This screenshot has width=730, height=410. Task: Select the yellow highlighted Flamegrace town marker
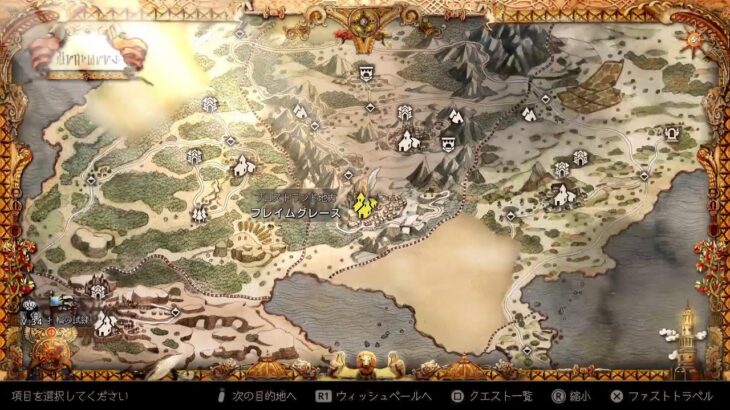click(x=362, y=205)
